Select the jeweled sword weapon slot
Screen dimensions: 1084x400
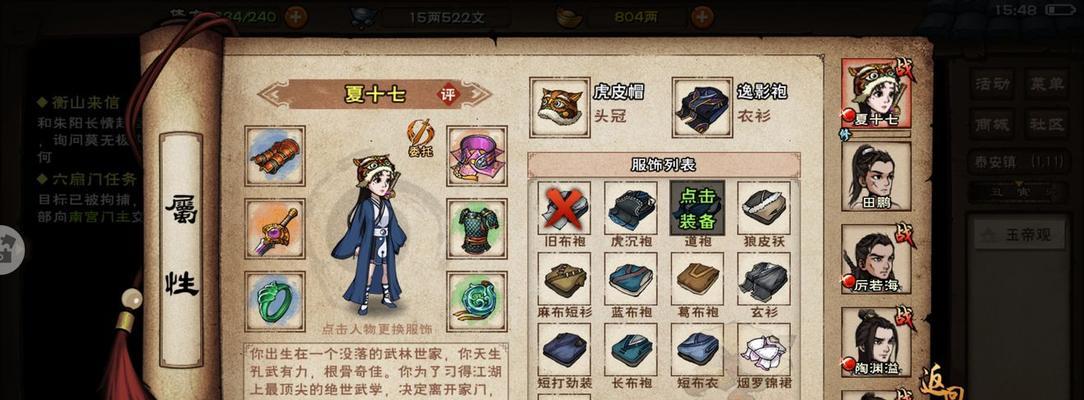coord(275,228)
